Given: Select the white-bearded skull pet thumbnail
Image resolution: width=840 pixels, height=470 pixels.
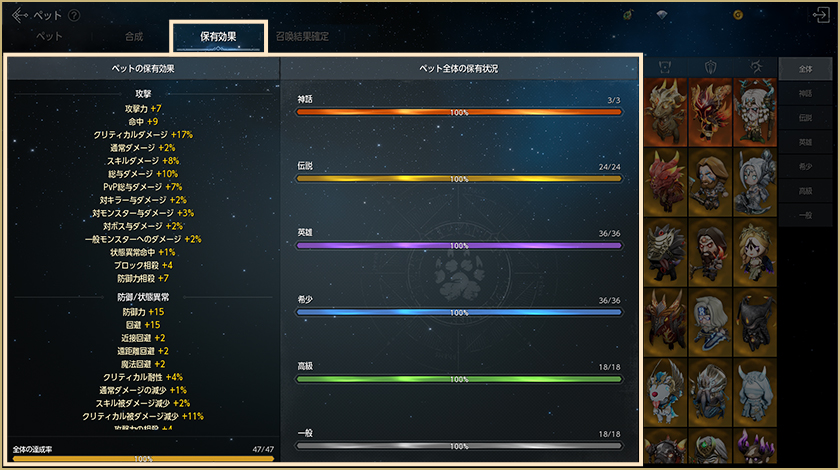Looking at the screenshot, I should pyautogui.click(x=757, y=108).
